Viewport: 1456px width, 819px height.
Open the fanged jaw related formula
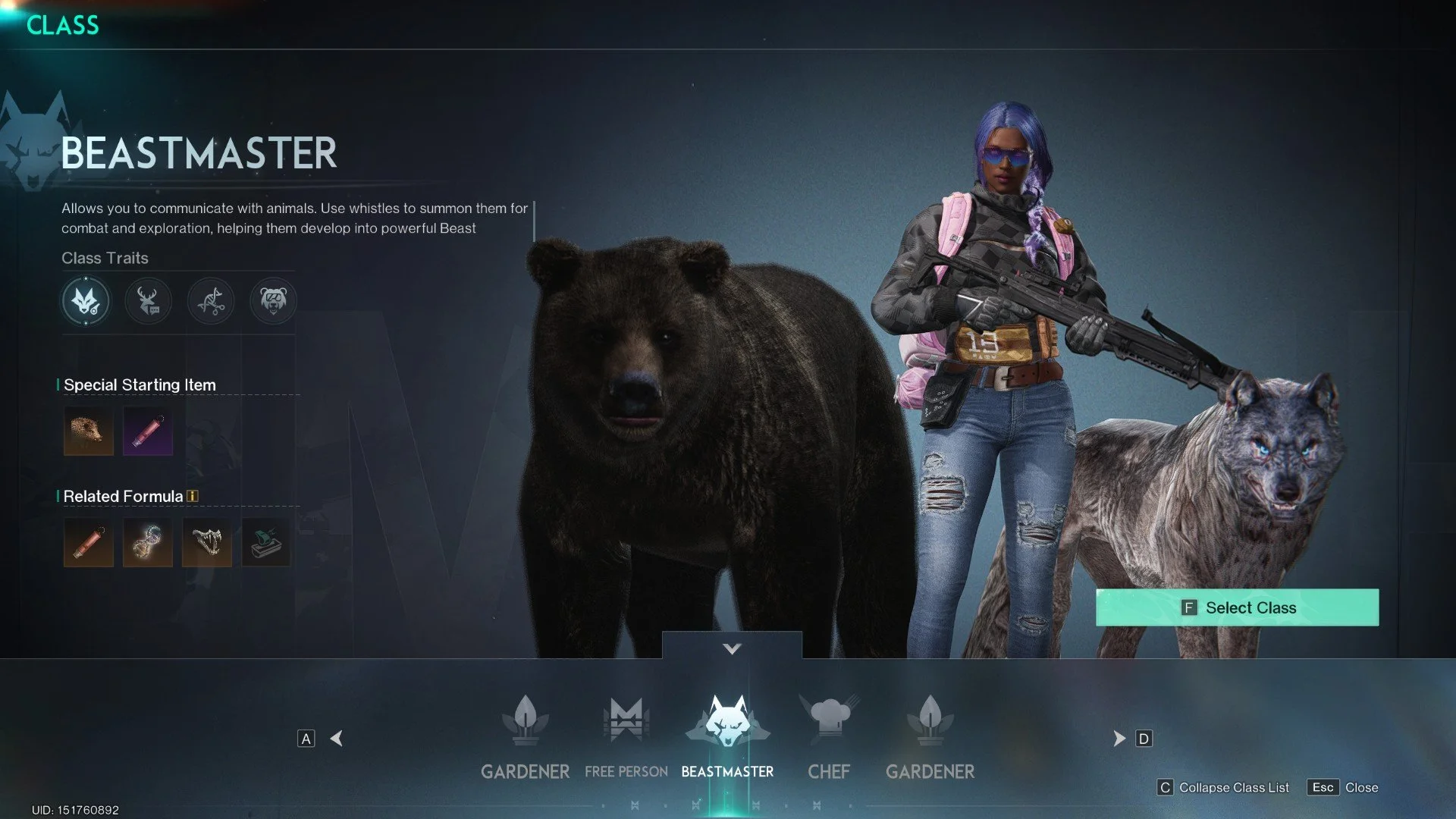coord(207,542)
